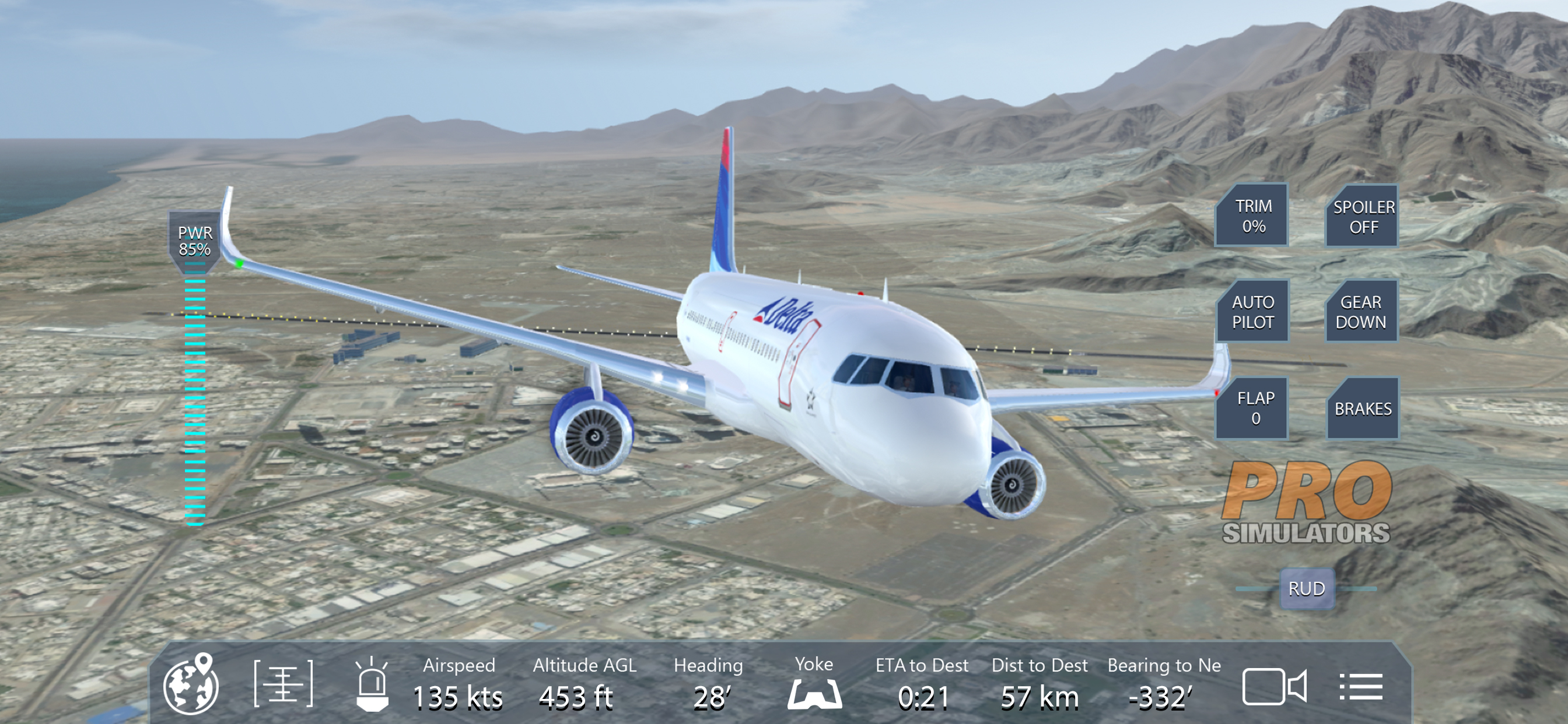Apply the BRAKES button
This screenshot has height=724, width=1568.
(x=1362, y=408)
